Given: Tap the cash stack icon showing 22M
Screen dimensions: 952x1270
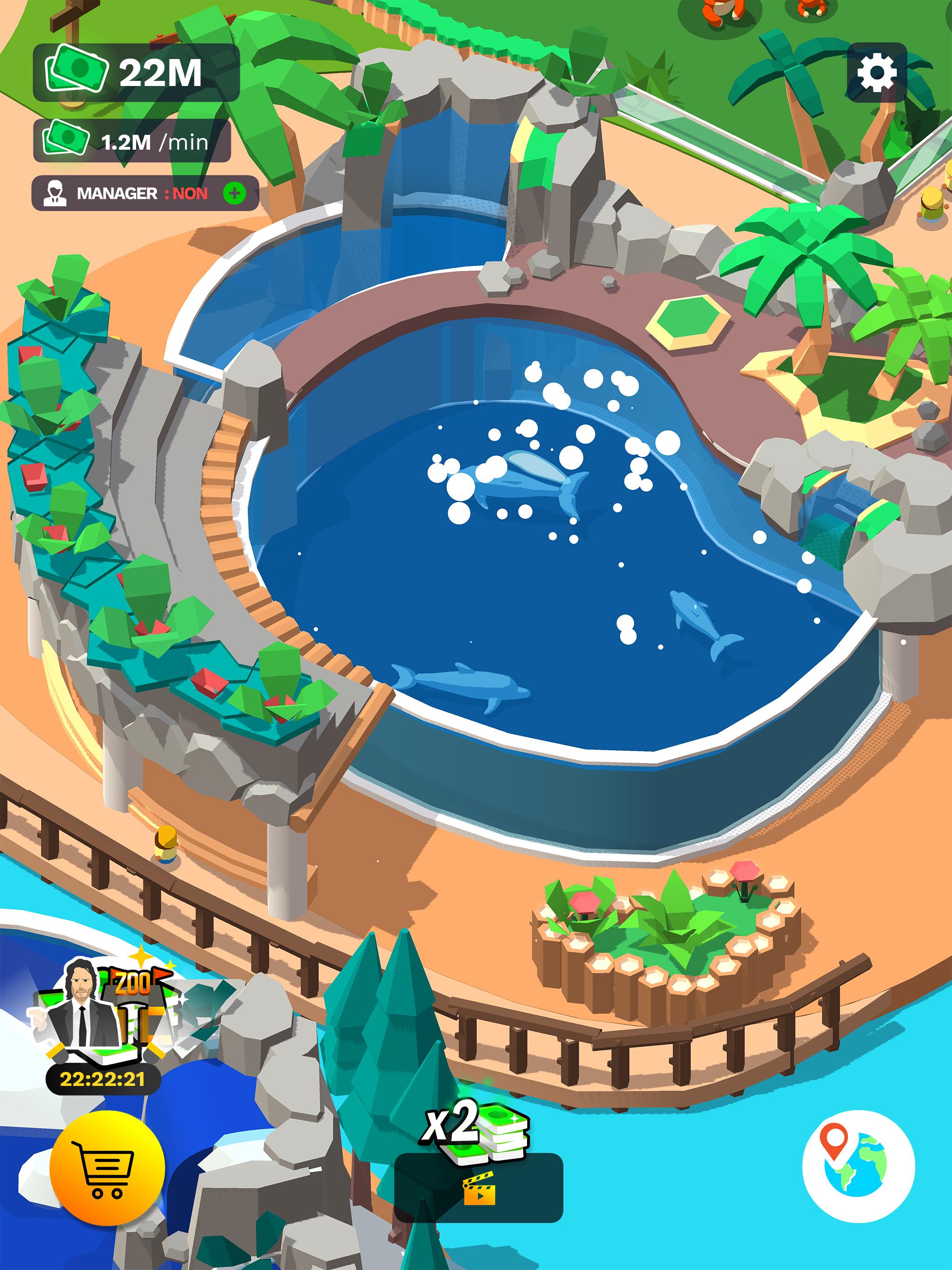Looking at the screenshot, I should 78,70.
